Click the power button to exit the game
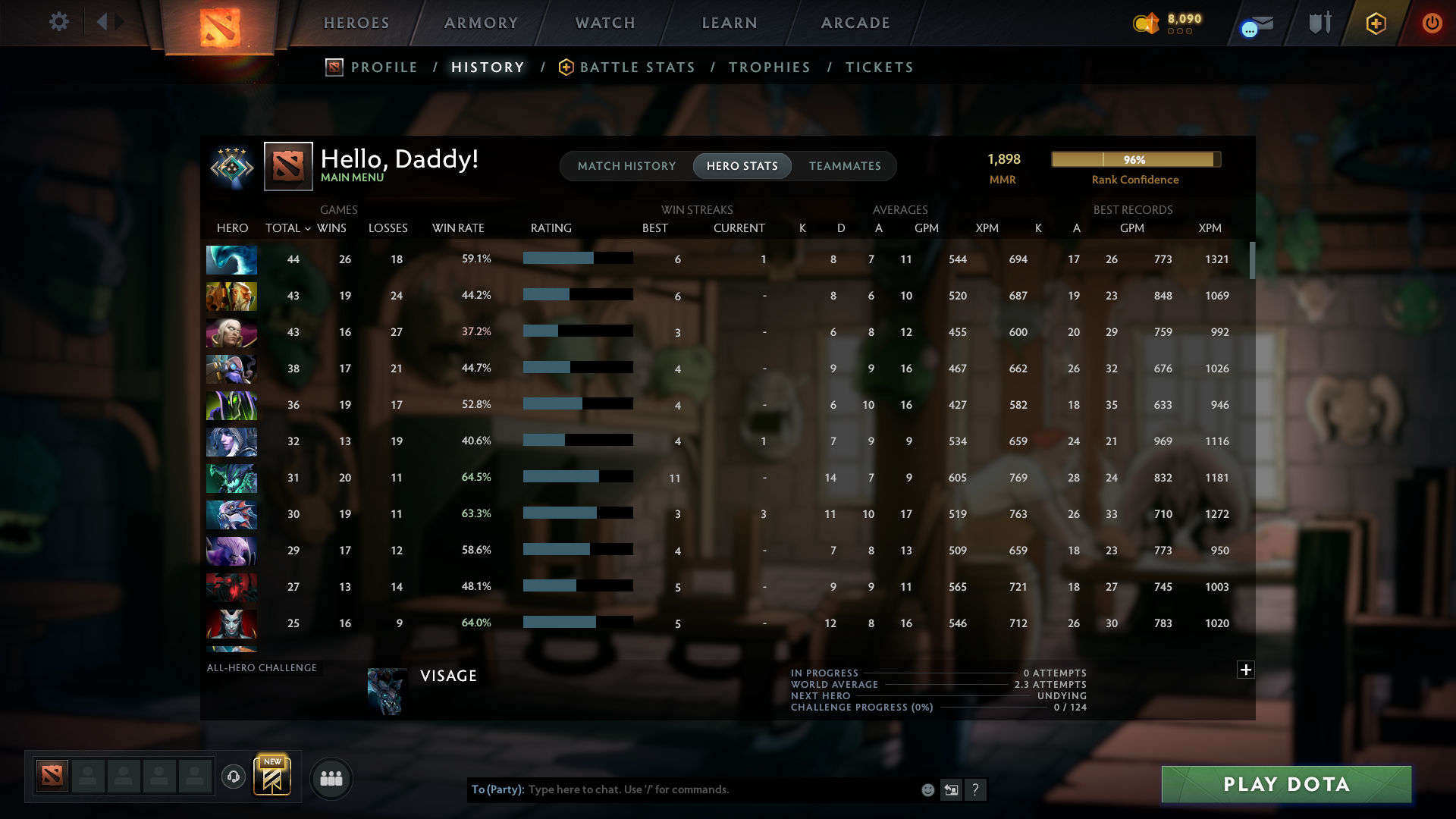The image size is (1456, 819). tap(1432, 23)
